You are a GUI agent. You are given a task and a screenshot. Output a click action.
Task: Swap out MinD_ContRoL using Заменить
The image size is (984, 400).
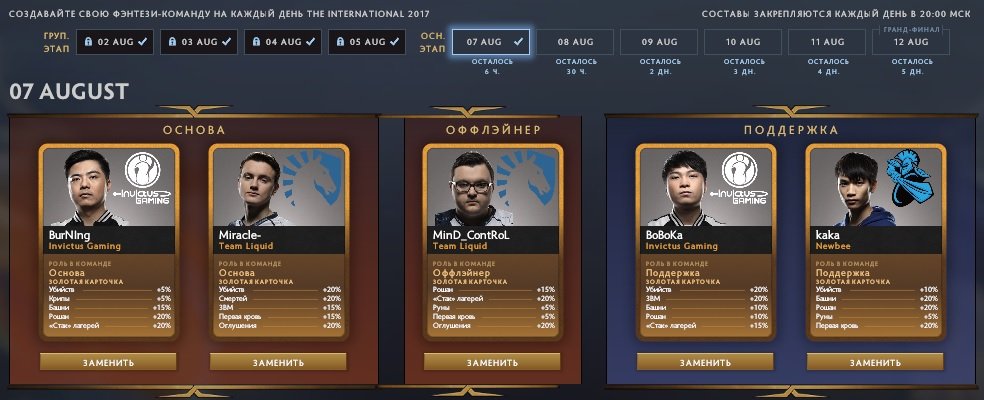(492, 362)
